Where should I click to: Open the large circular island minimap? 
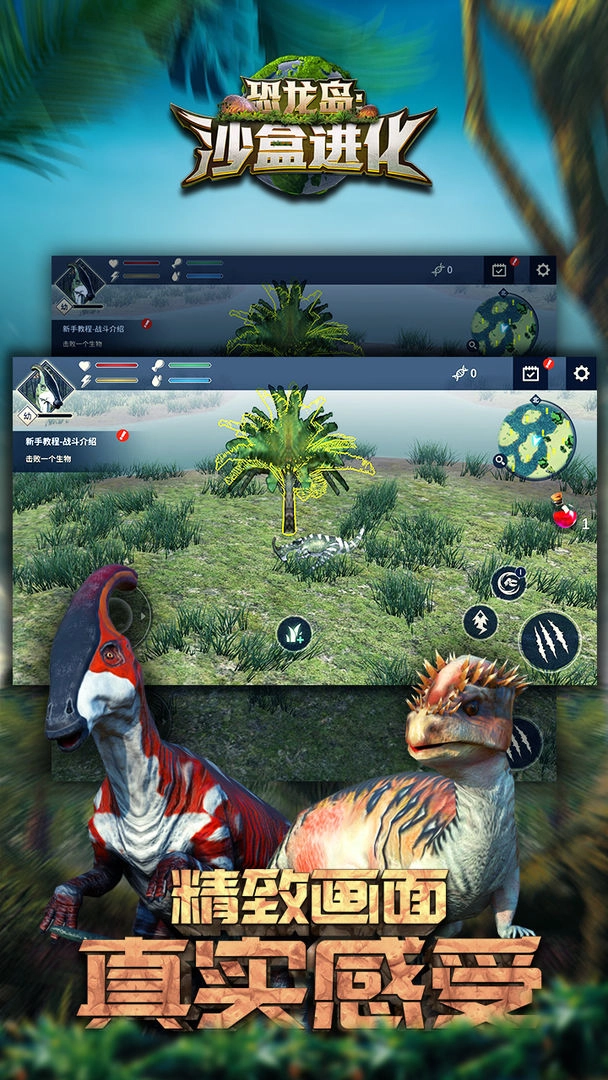tap(538, 441)
